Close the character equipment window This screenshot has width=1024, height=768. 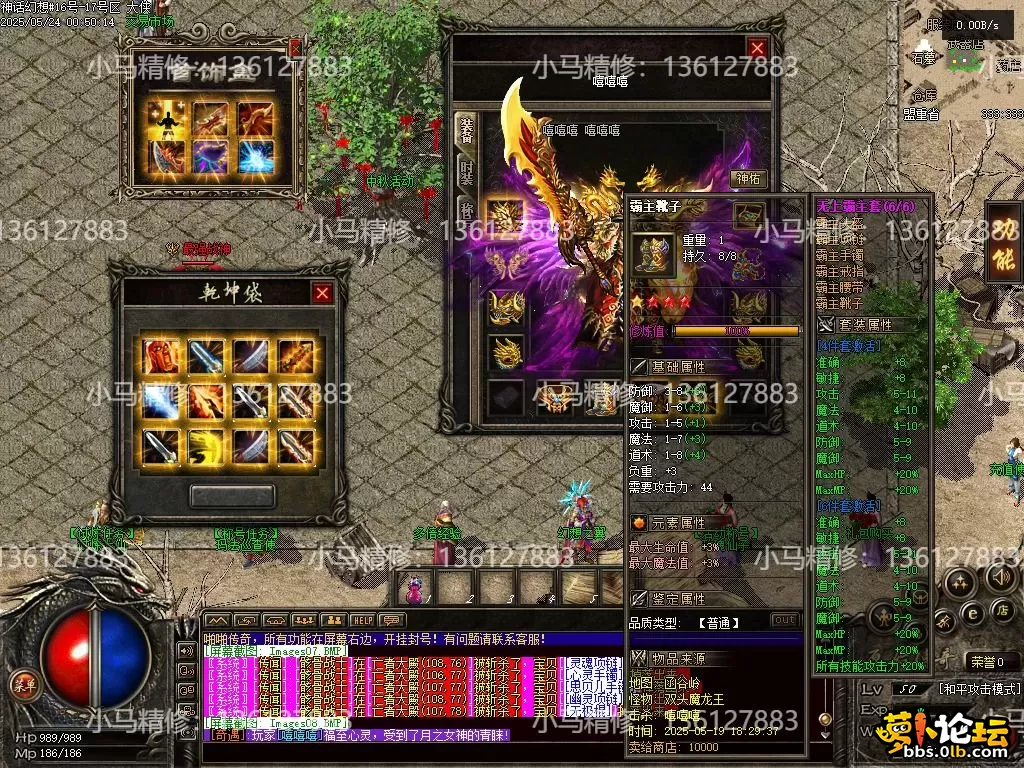(757, 48)
